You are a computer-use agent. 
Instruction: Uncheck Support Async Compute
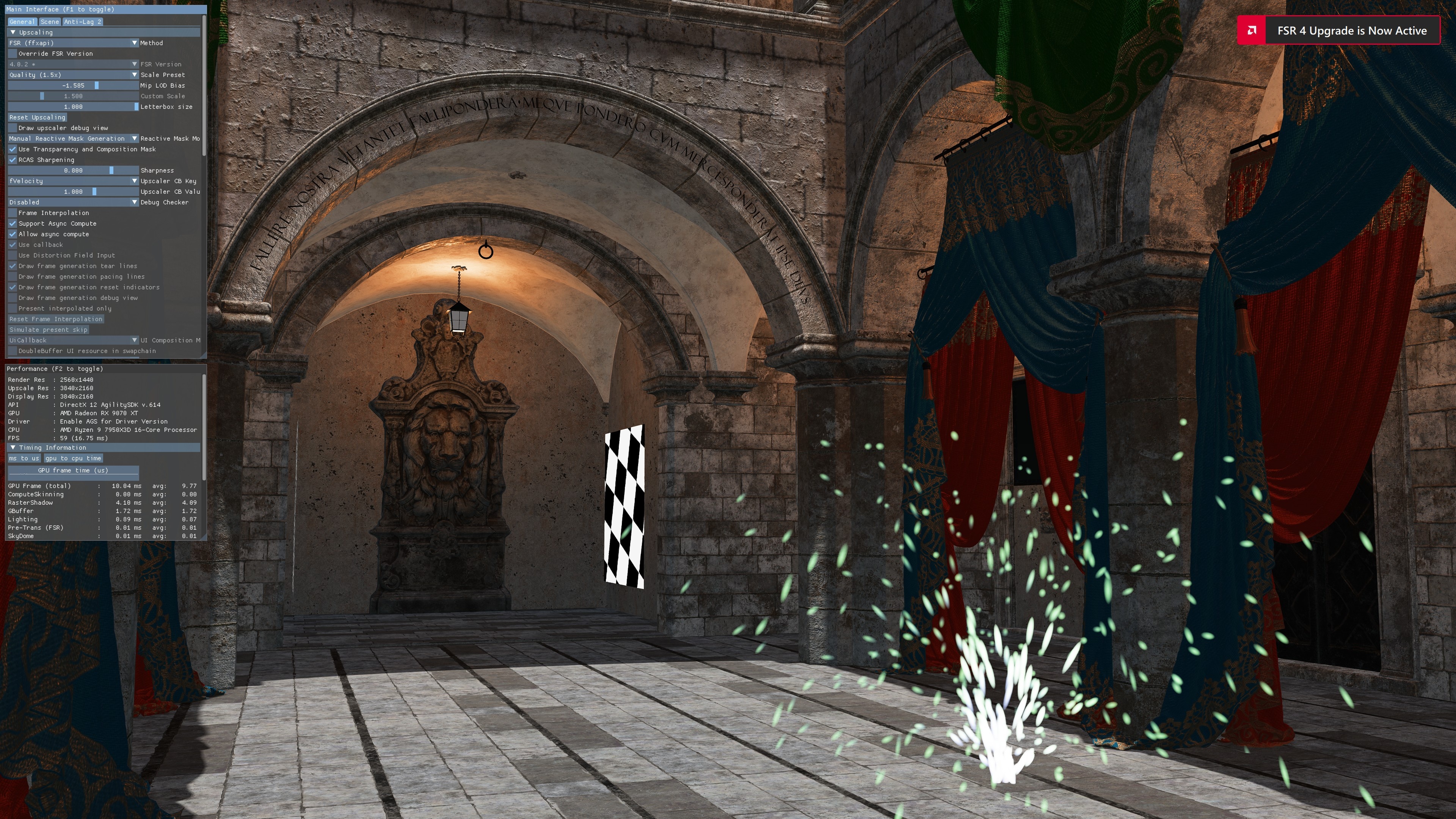[x=13, y=223]
